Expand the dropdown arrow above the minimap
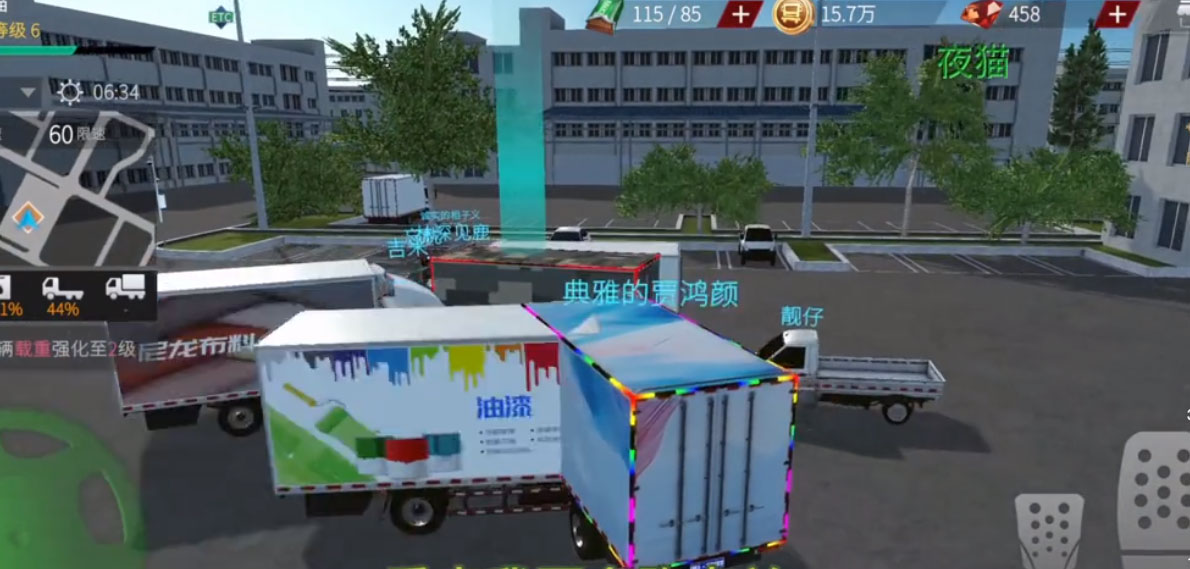This screenshot has height=569, width=1190. 27,93
